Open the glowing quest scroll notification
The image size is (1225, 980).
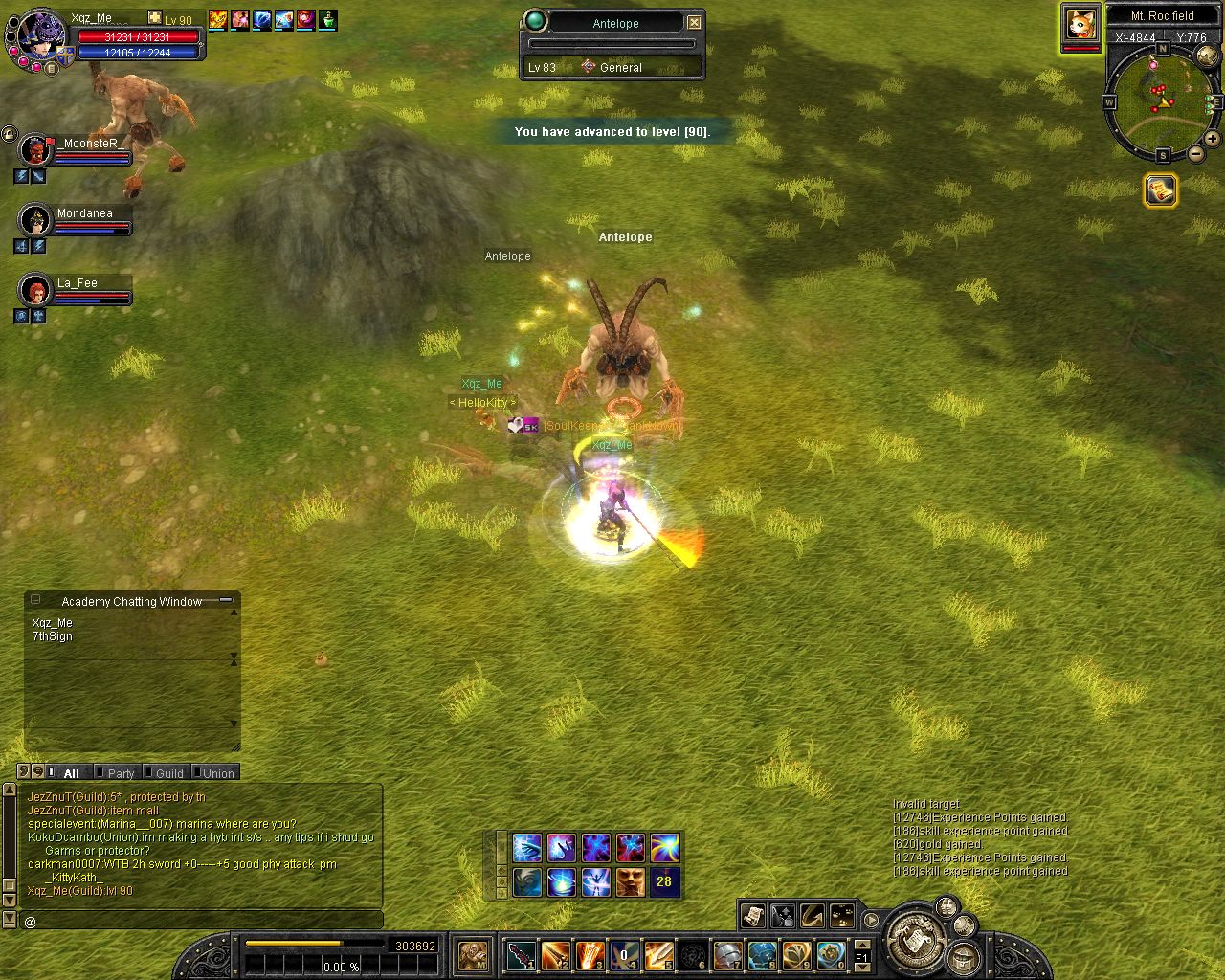1160,190
